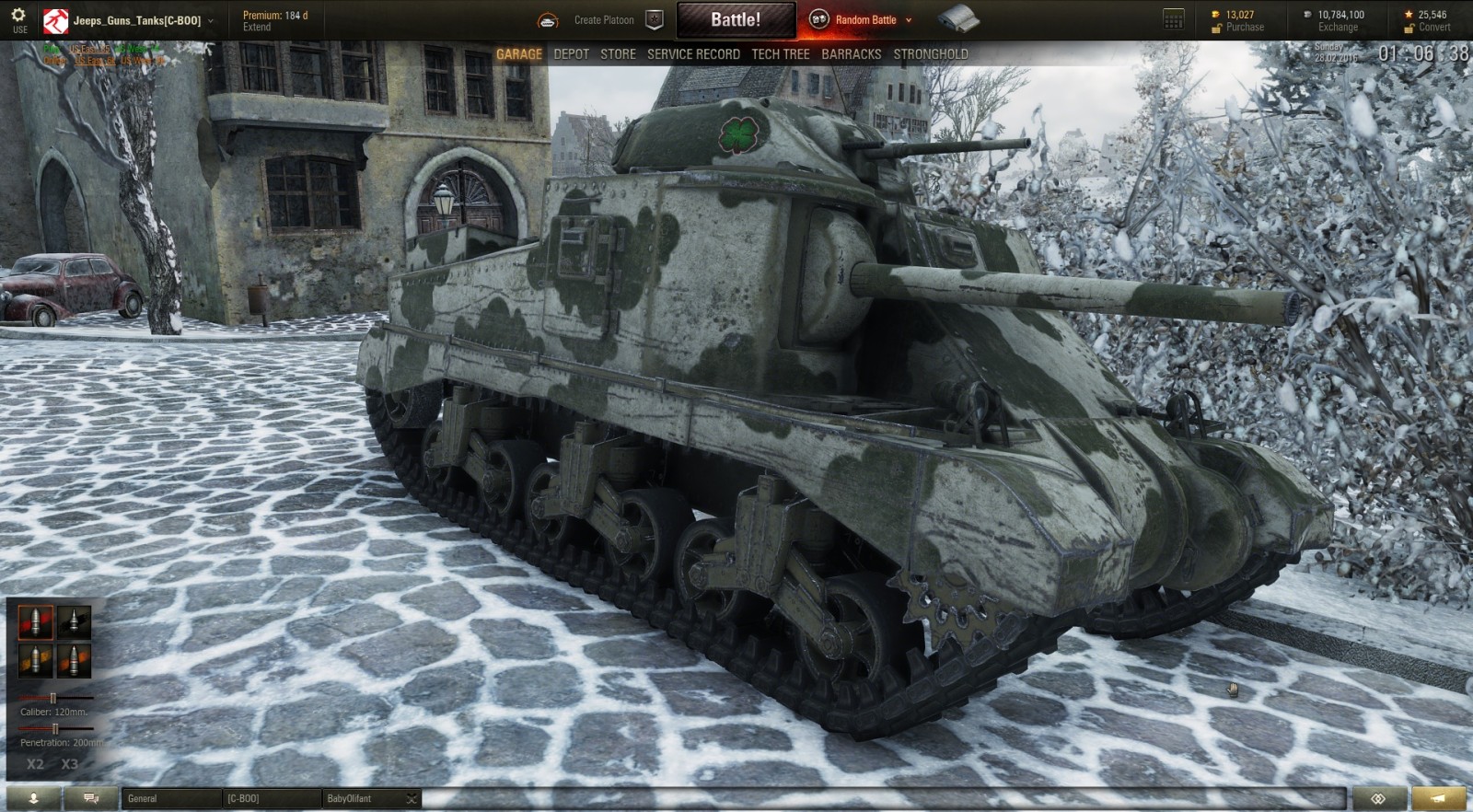Open the SERVICE RECORD section
The image size is (1473, 812).
pyautogui.click(x=692, y=53)
